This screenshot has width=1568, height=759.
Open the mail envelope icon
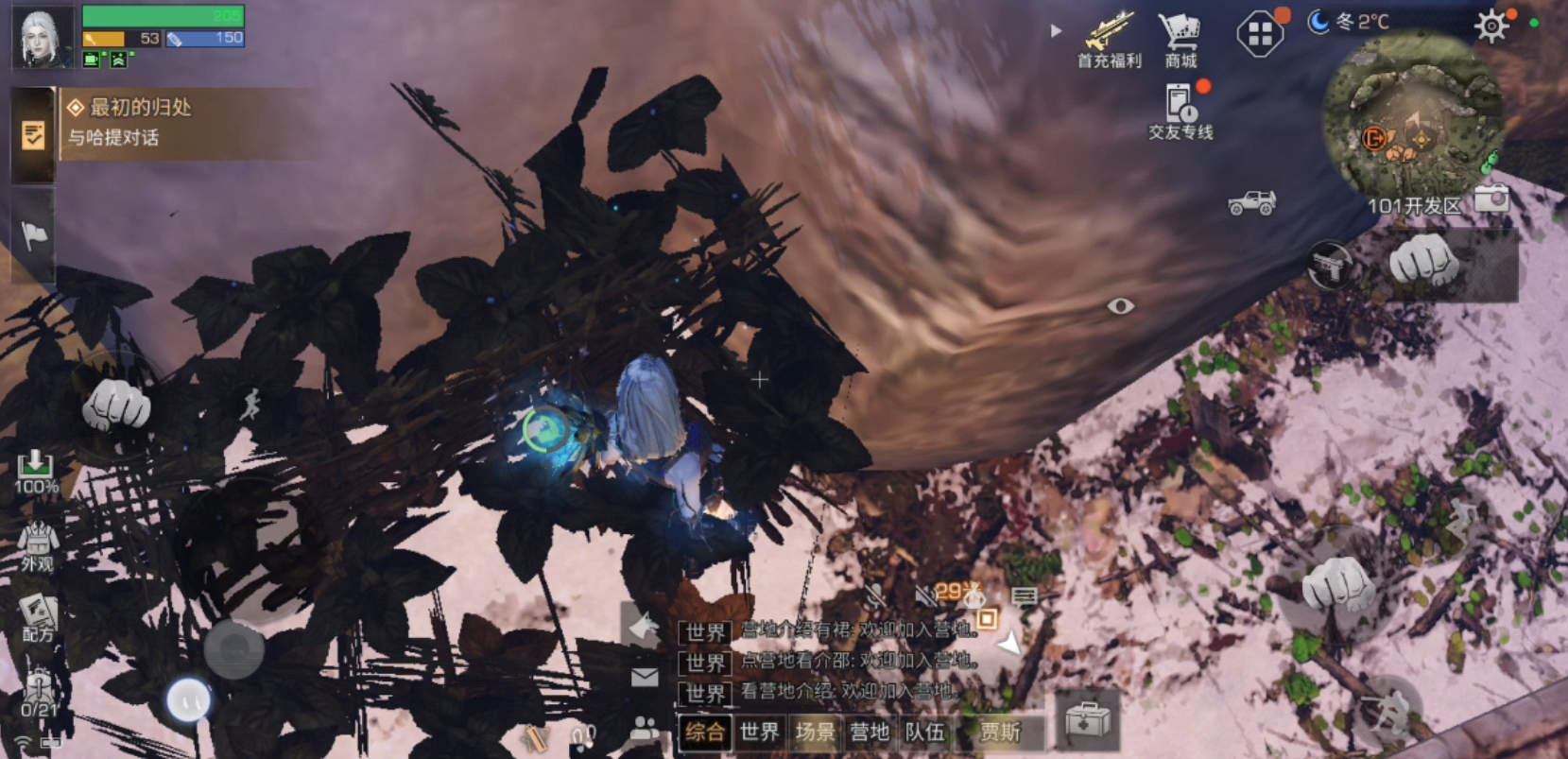click(645, 677)
